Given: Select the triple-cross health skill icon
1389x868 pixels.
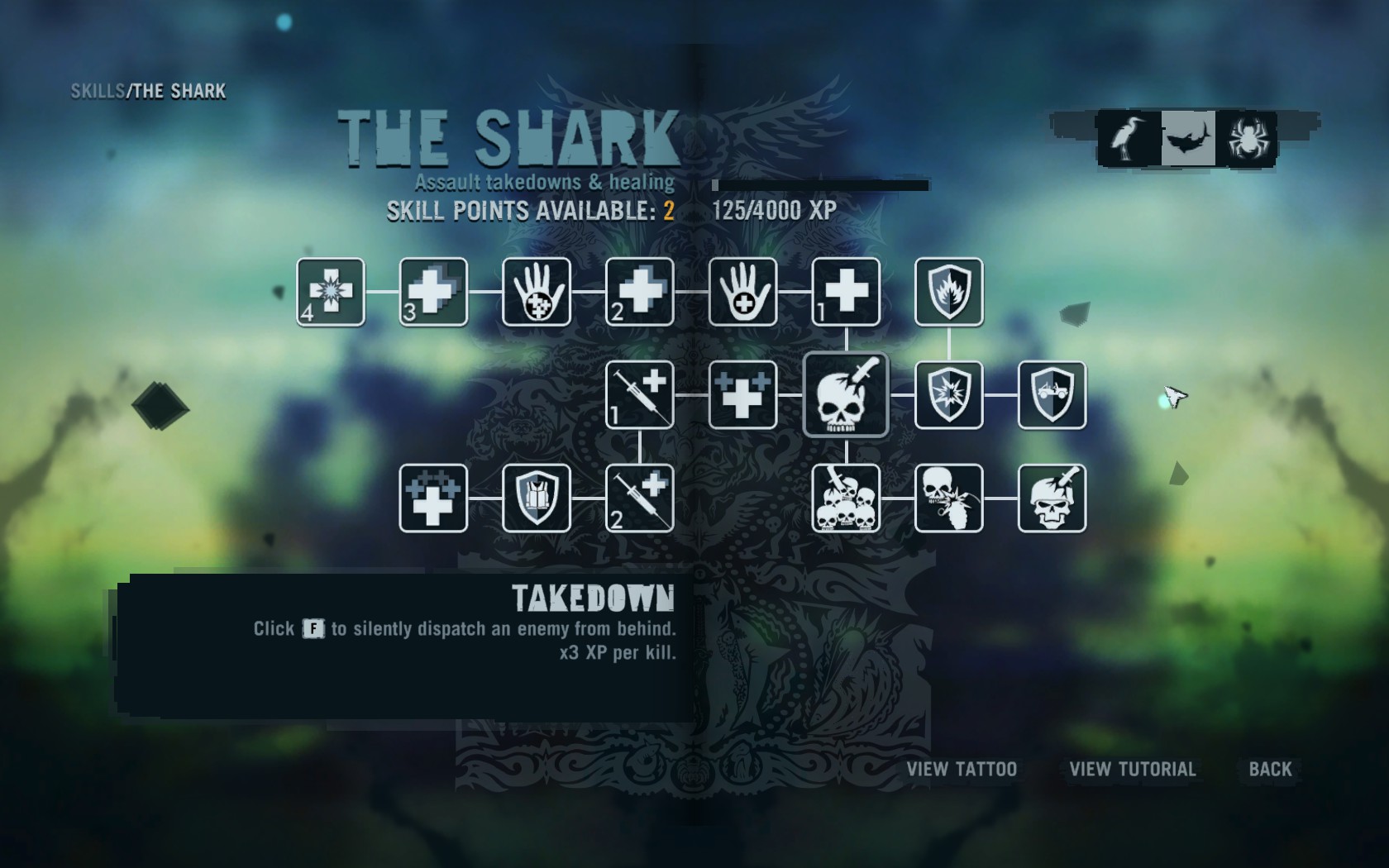Looking at the screenshot, I should (742, 395).
